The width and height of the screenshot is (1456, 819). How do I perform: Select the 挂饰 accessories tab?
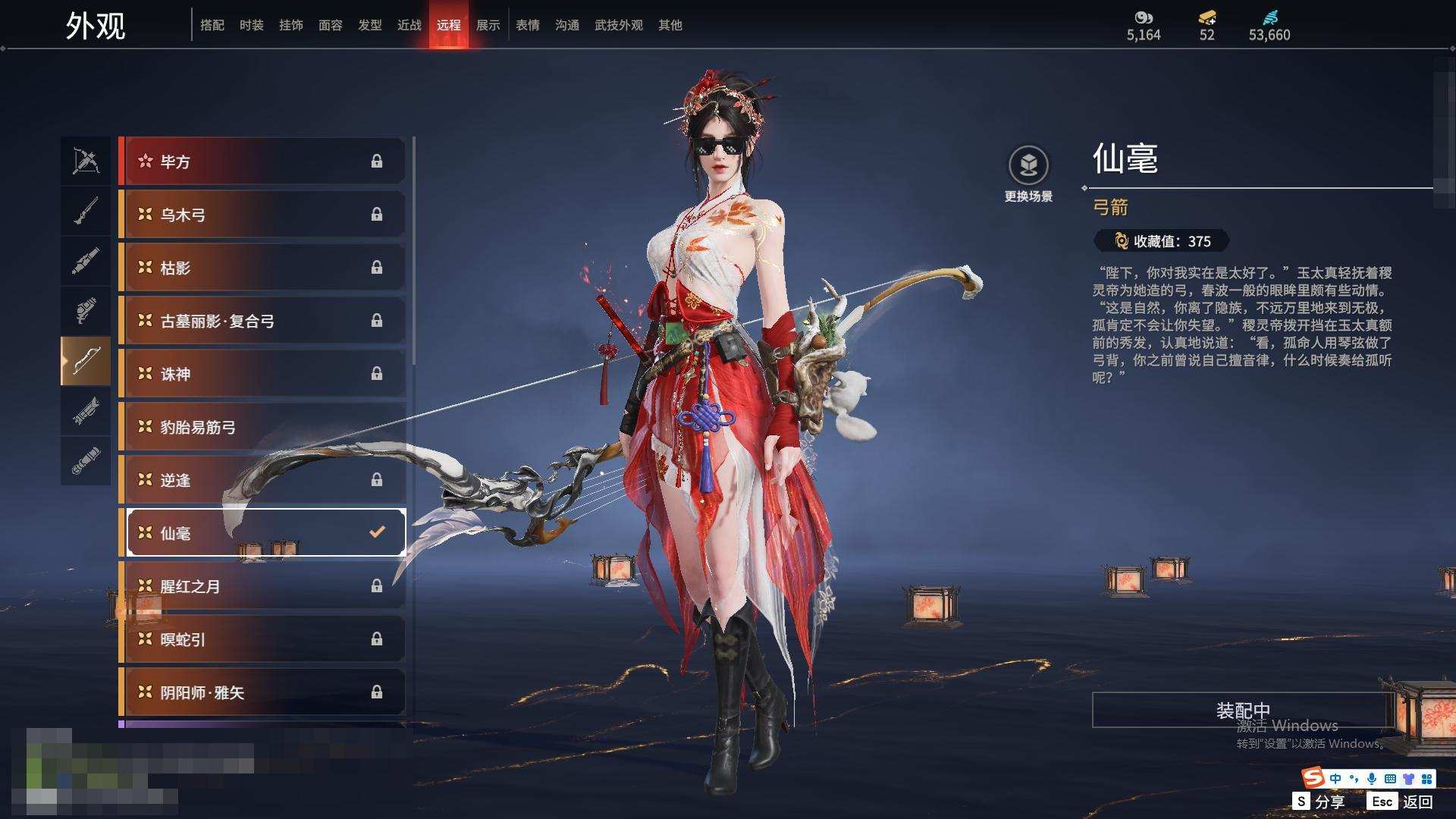tap(290, 25)
